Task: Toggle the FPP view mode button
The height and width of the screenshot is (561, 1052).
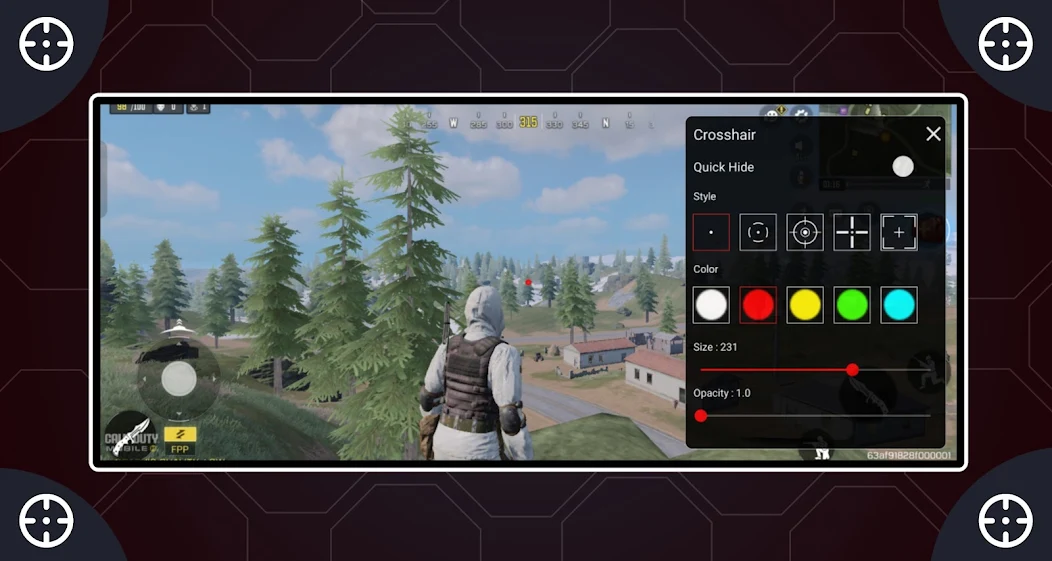Action: (x=180, y=439)
